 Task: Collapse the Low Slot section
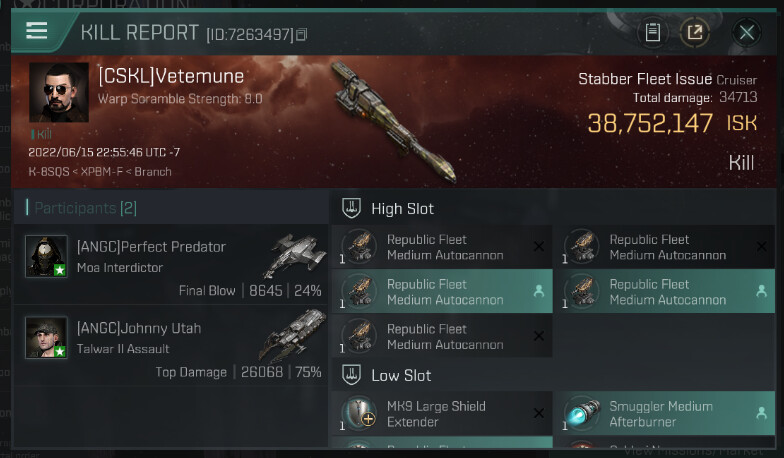351,375
